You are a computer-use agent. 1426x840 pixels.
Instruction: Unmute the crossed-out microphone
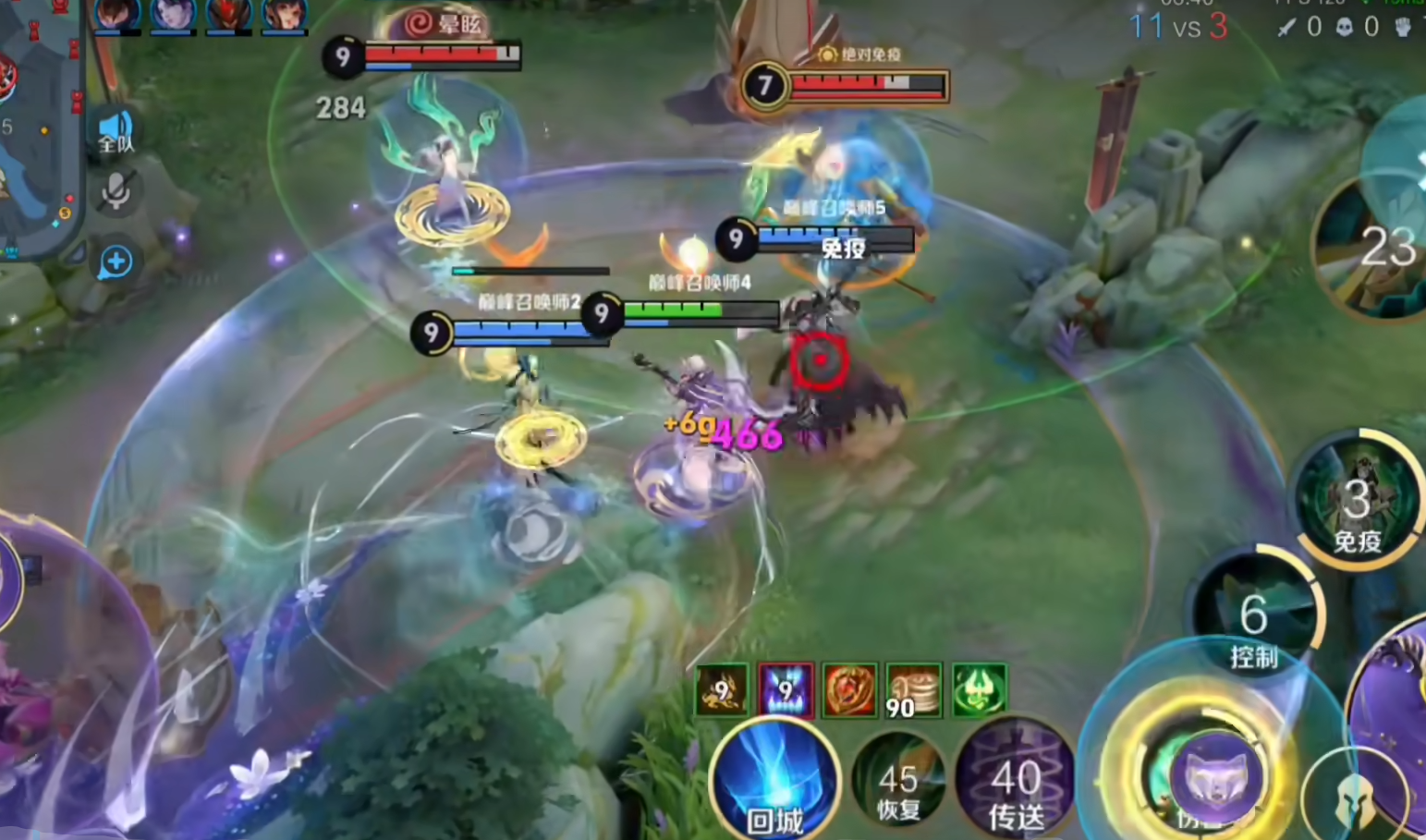116,192
